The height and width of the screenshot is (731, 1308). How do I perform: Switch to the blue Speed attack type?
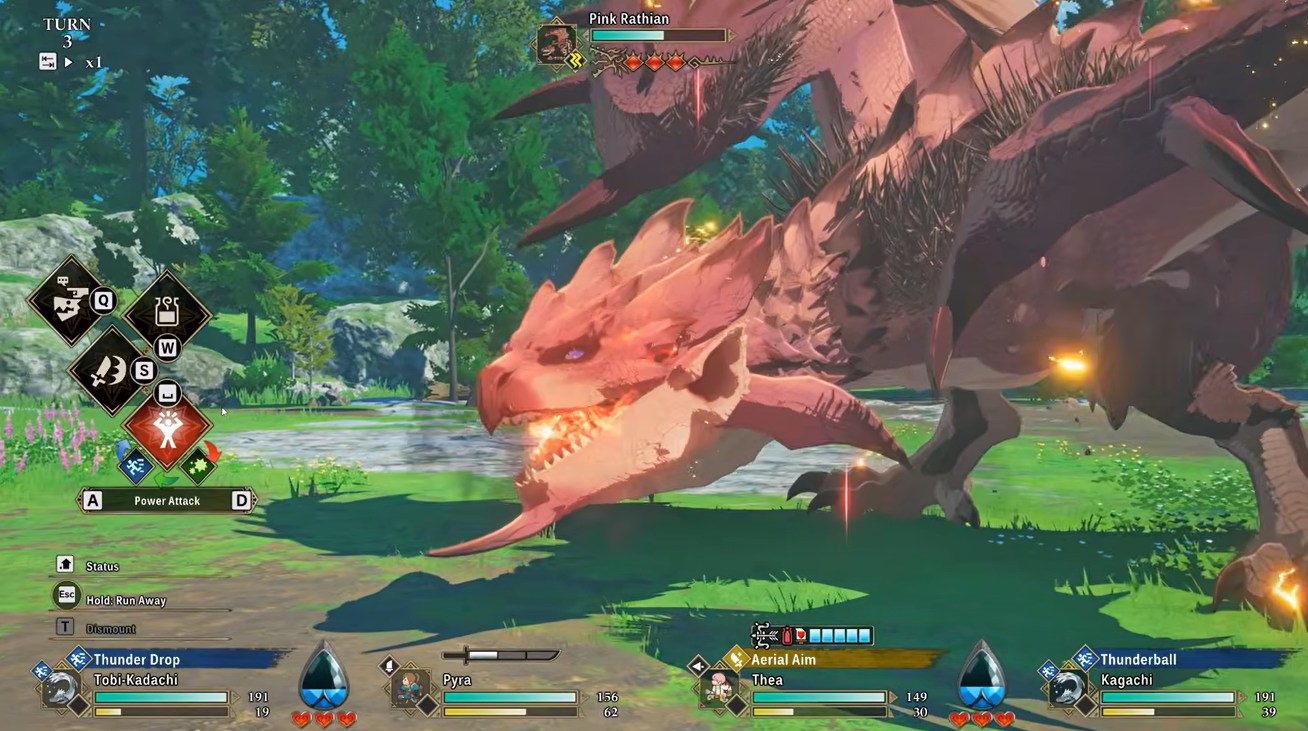pos(134,467)
